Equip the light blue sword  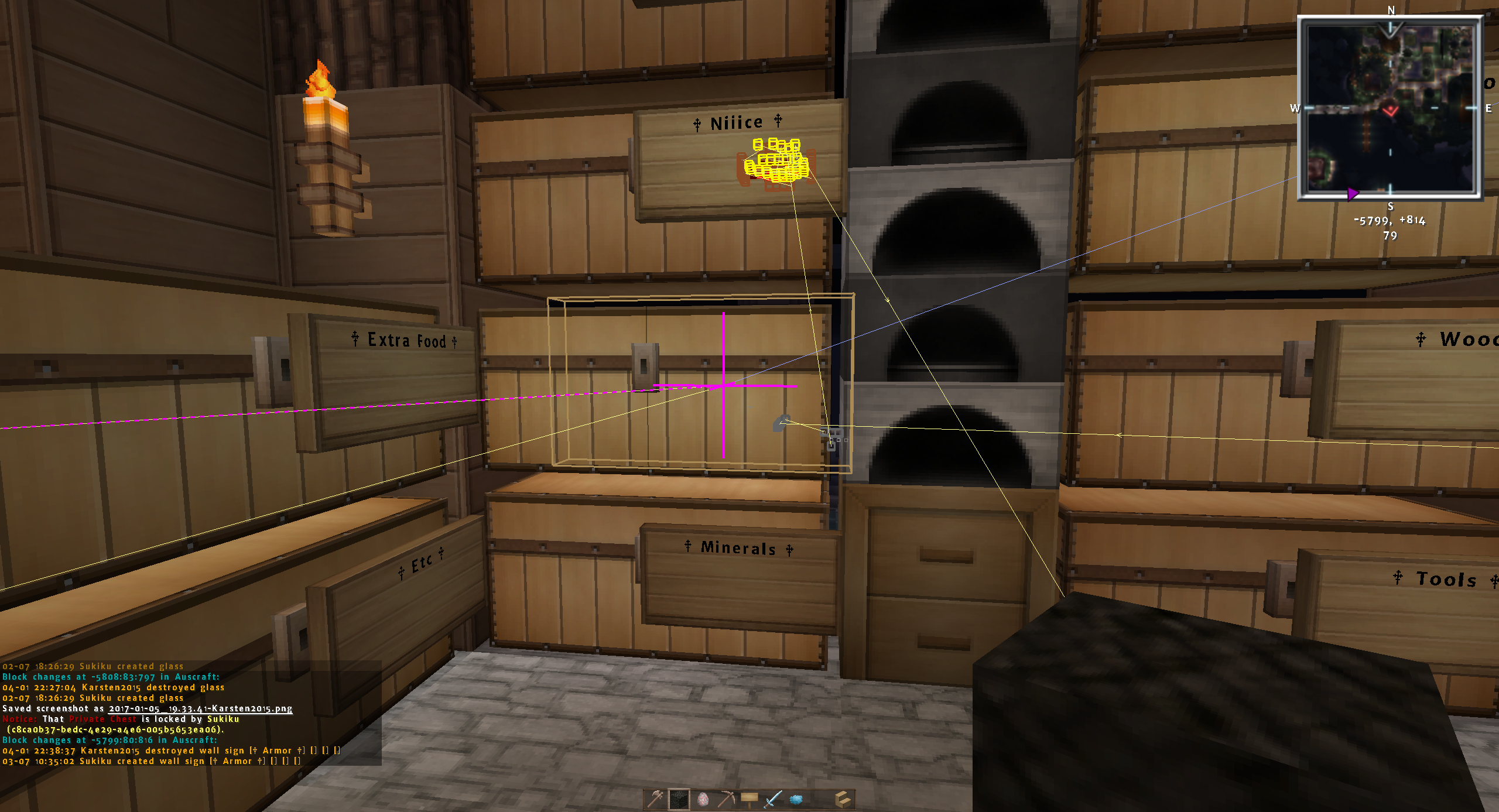(773, 799)
